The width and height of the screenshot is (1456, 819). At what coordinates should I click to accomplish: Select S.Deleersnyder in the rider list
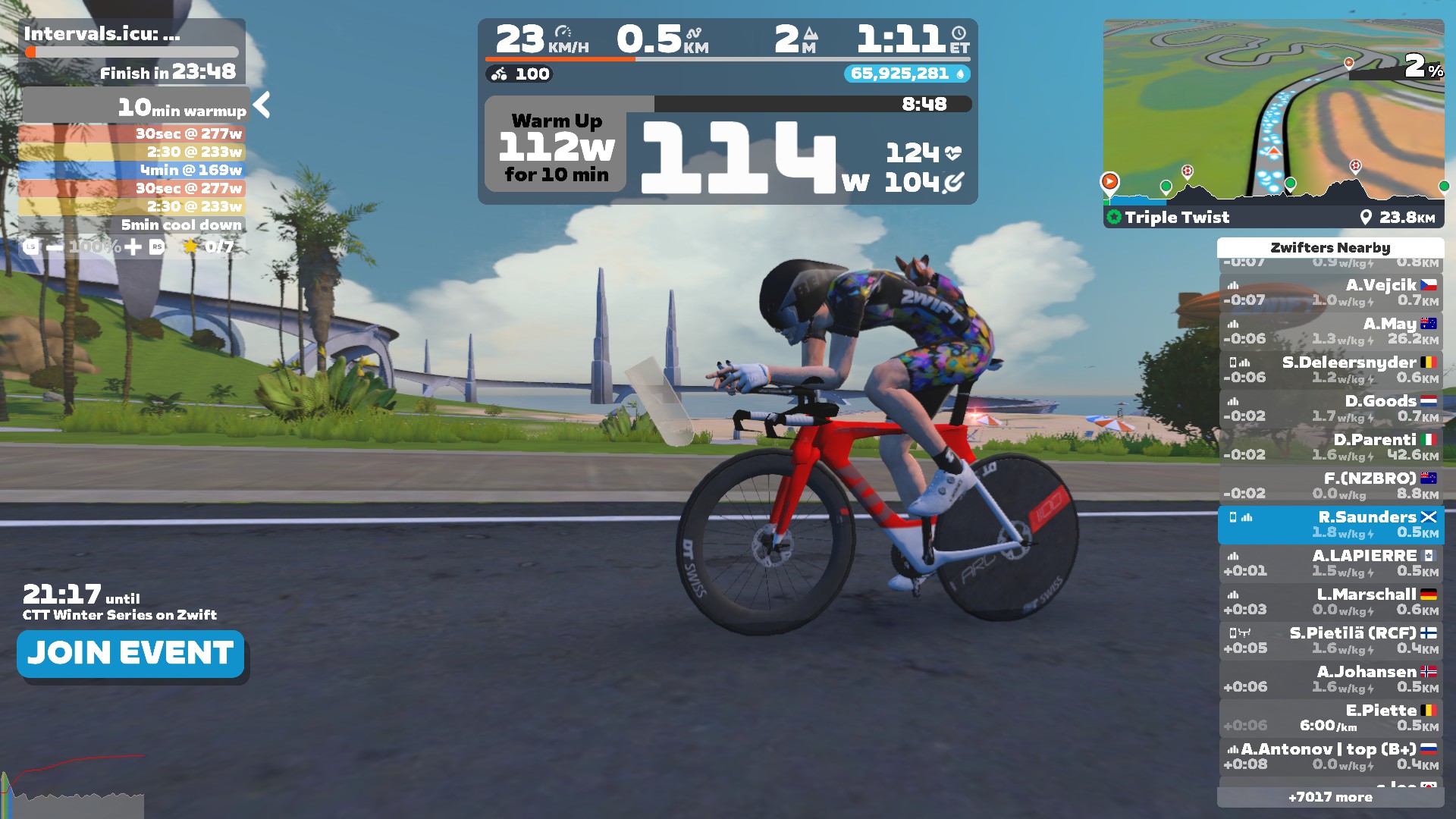[x=1331, y=370]
